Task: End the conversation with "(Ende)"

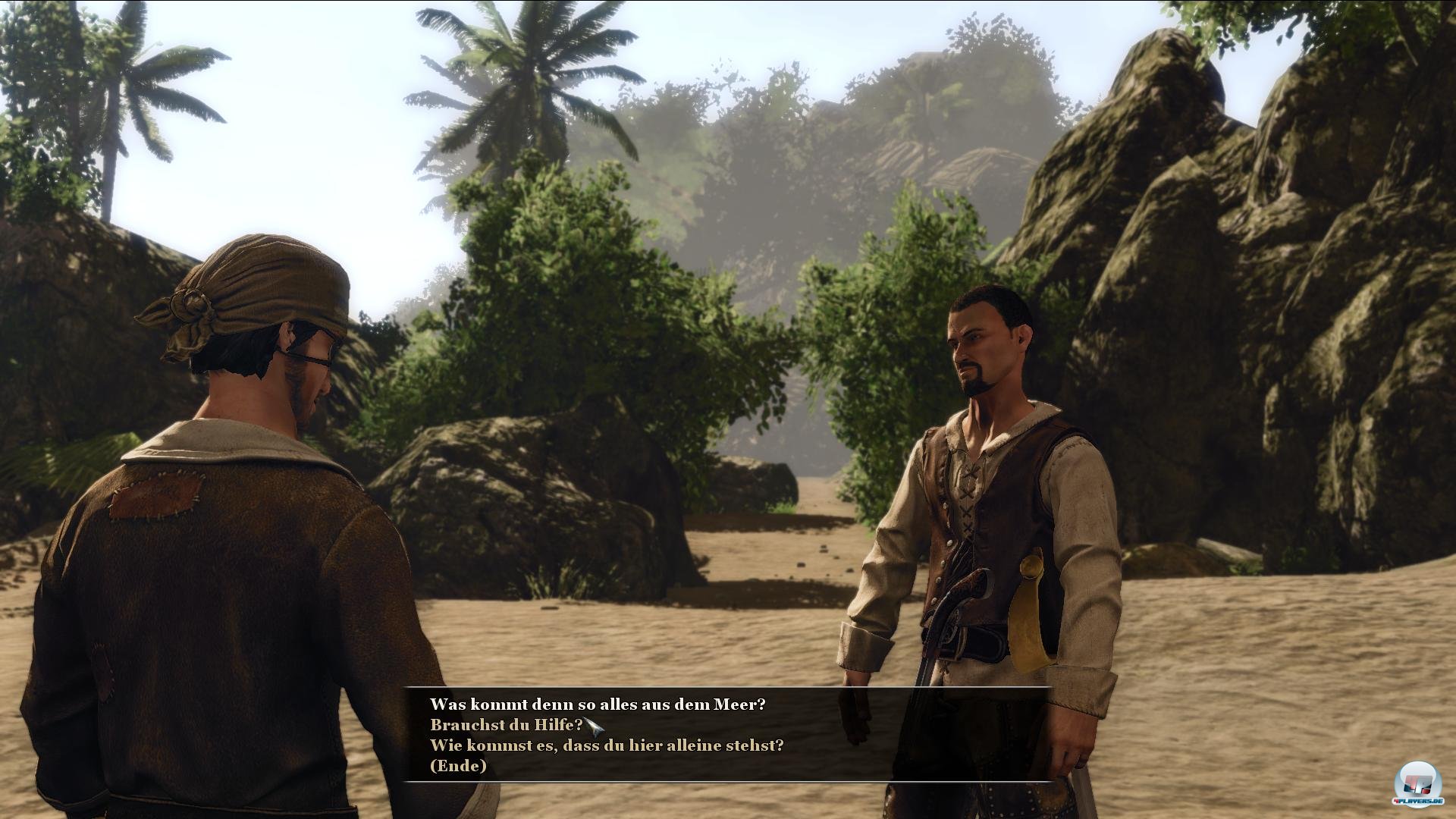Action: 458,766
